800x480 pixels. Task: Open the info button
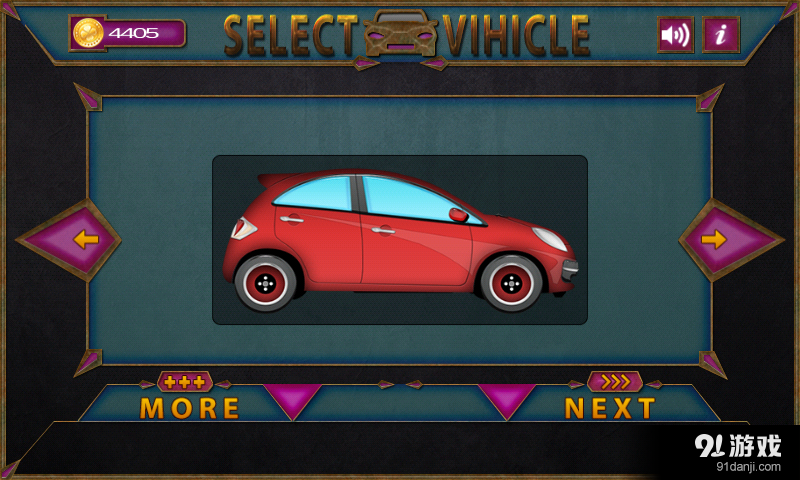point(721,35)
